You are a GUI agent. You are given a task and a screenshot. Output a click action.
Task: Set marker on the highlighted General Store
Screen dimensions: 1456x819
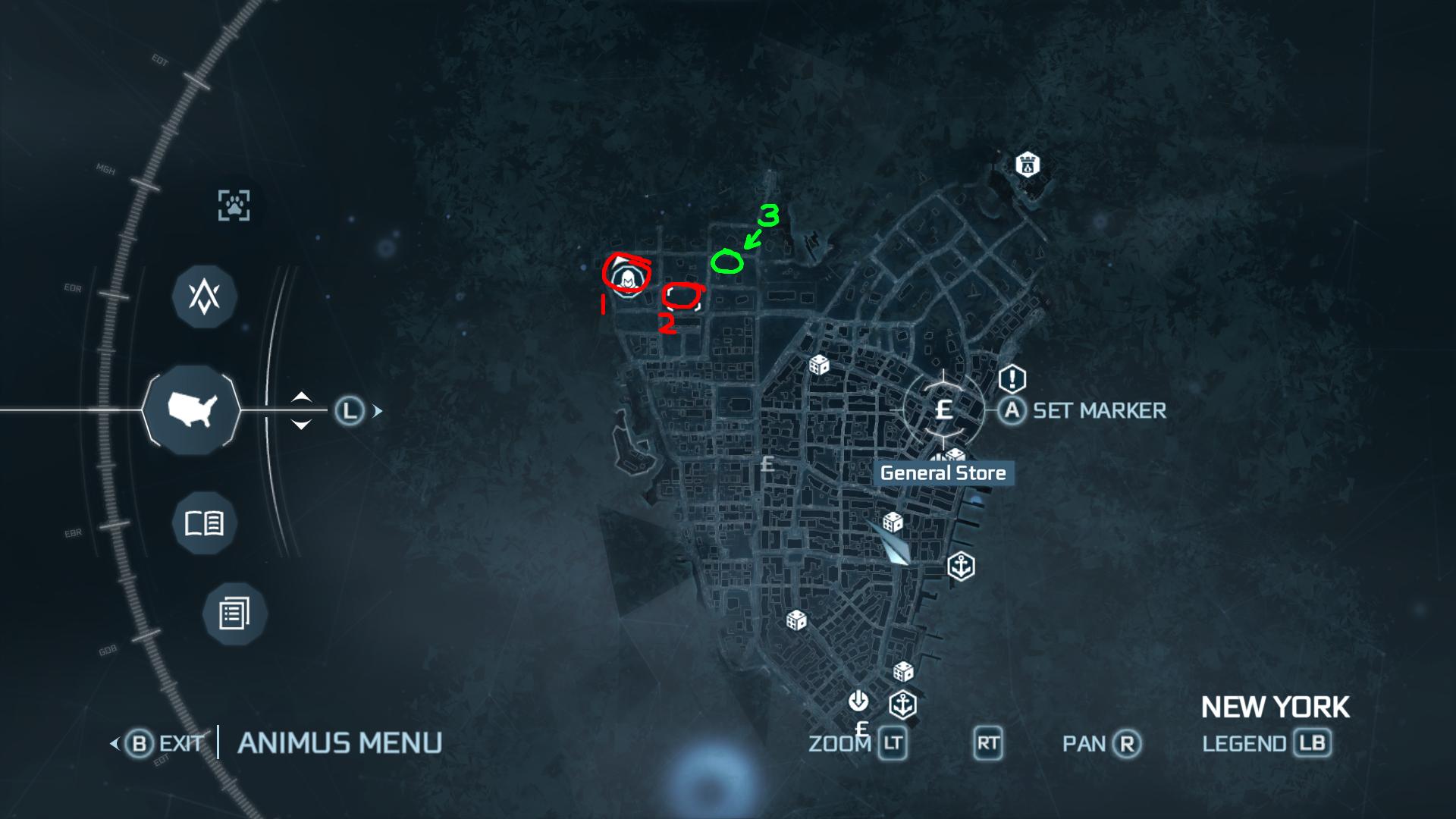coord(943,410)
